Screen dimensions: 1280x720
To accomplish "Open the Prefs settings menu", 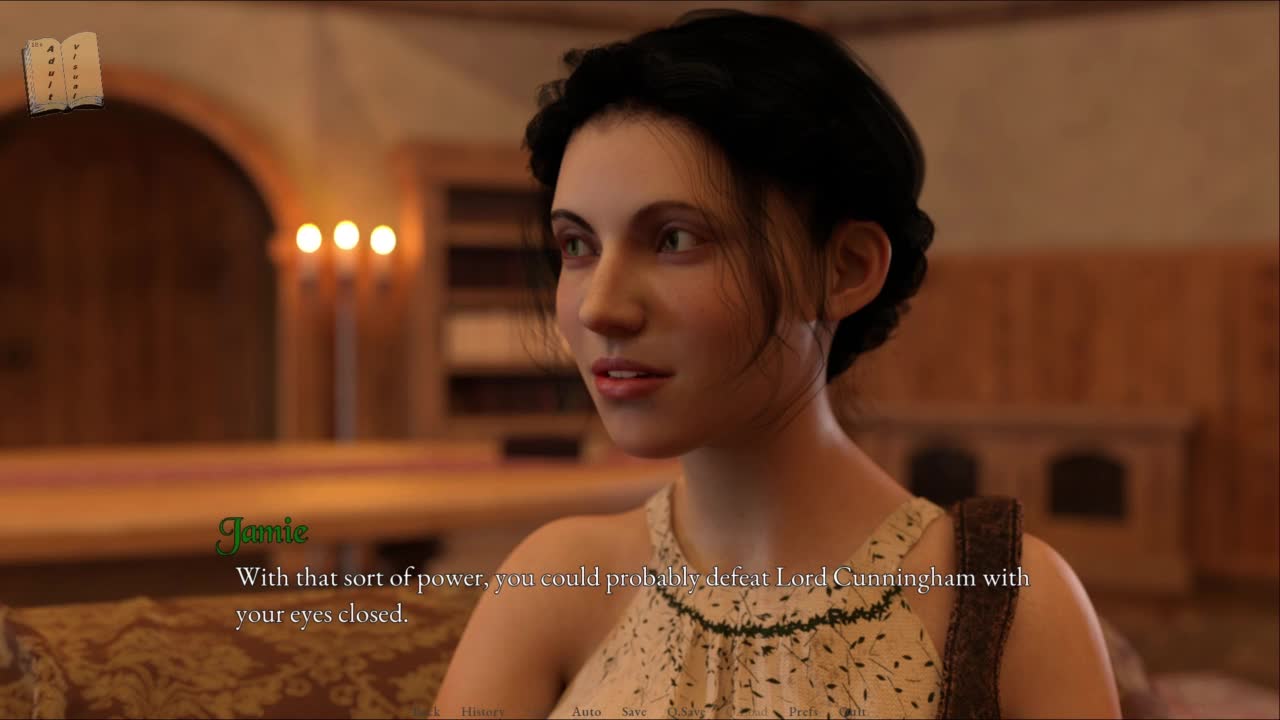I will click(803, 711).
